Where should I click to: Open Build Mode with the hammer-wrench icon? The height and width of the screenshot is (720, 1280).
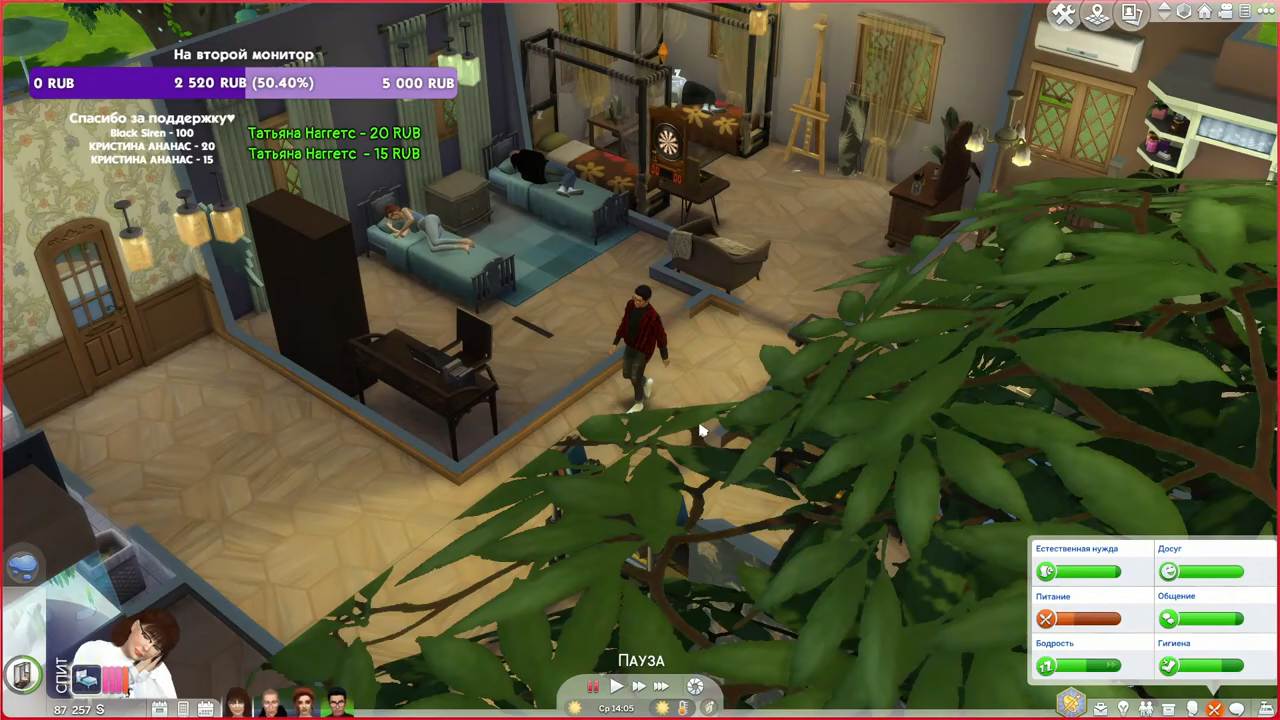[1065, 15]
